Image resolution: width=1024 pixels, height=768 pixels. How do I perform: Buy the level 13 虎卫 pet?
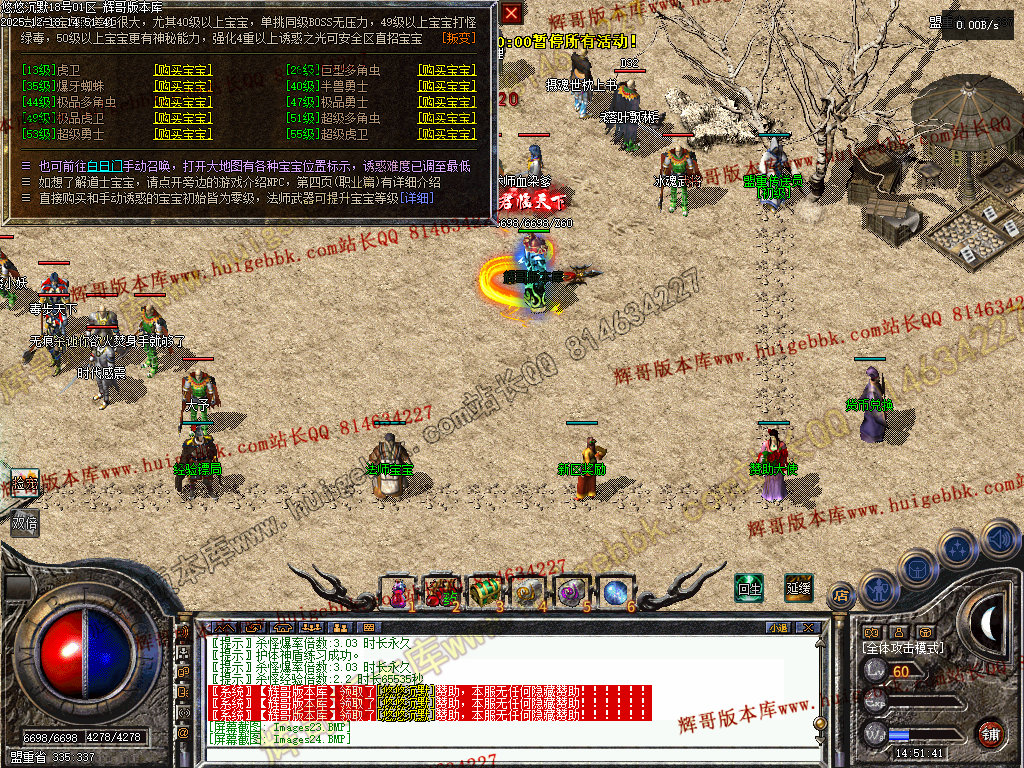click(182, 71)
